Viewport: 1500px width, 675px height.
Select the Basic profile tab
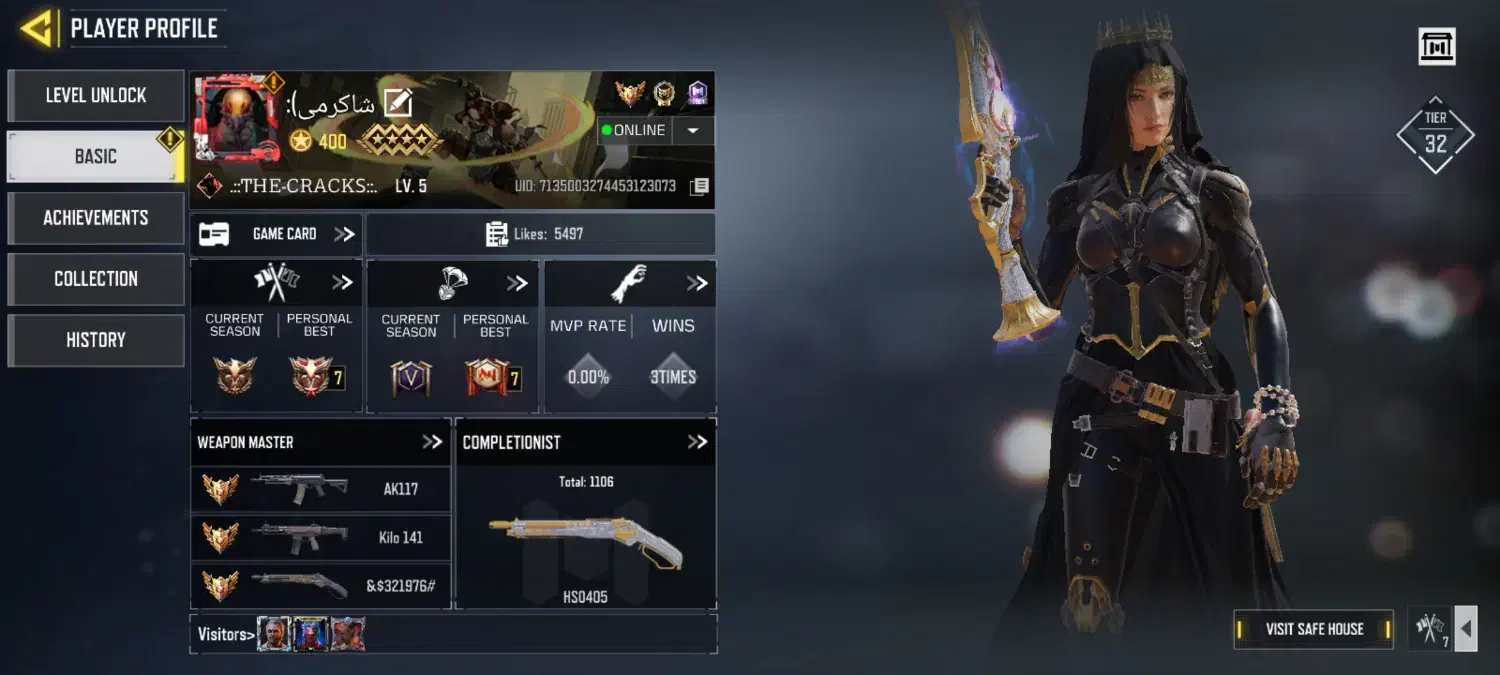click(96, 157)
